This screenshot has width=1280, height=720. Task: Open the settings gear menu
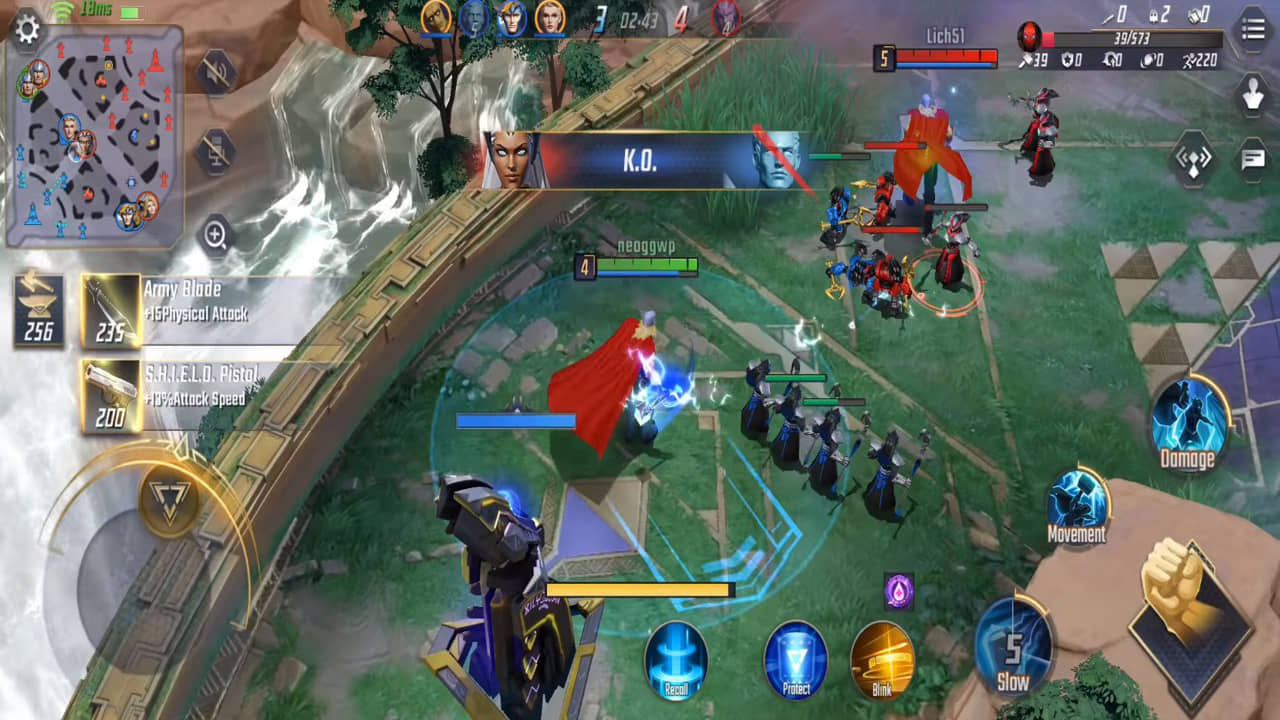(27, 29)
